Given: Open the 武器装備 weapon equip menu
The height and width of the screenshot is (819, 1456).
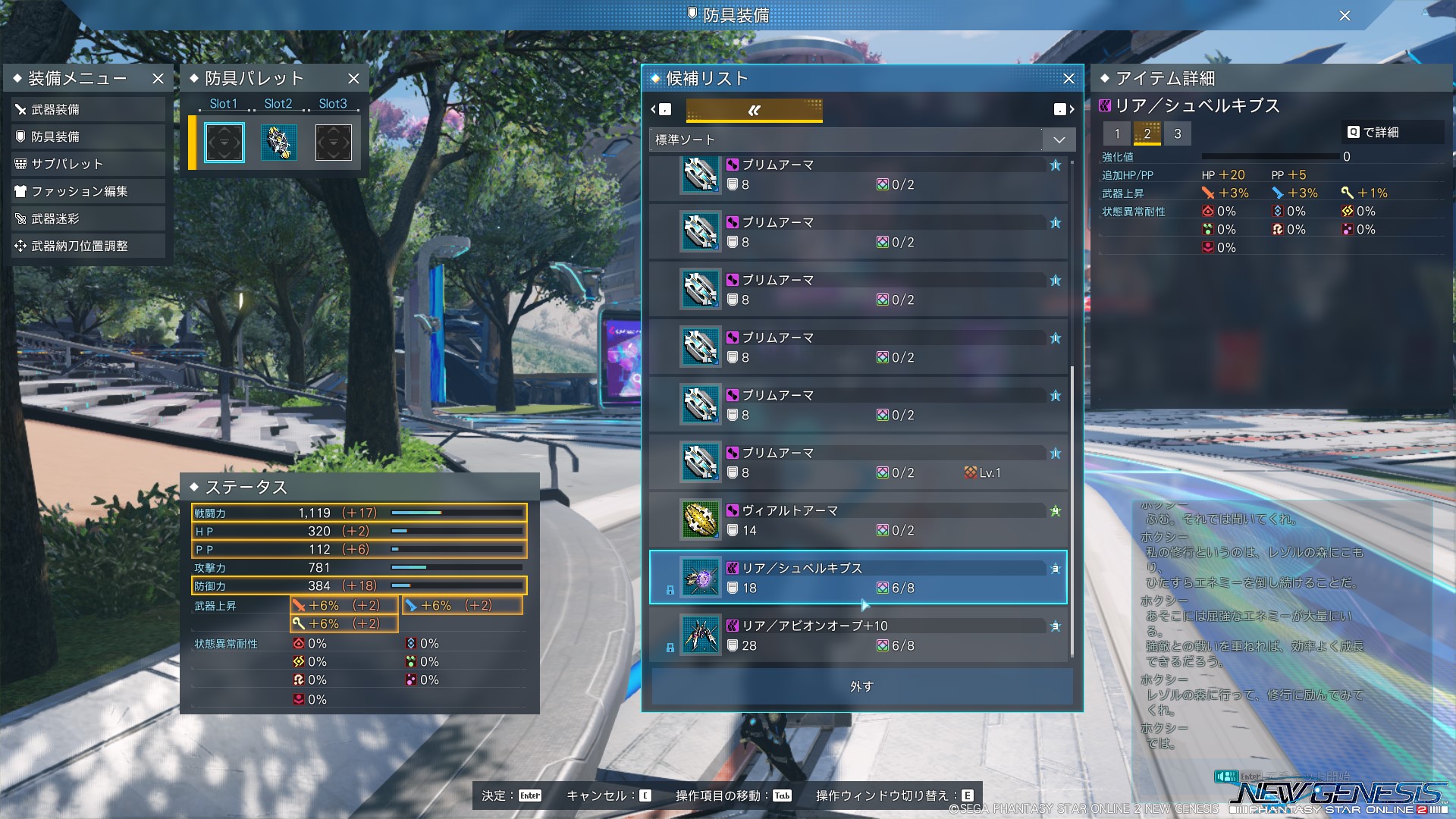Looking at the screenshot, I should (87, 110).
